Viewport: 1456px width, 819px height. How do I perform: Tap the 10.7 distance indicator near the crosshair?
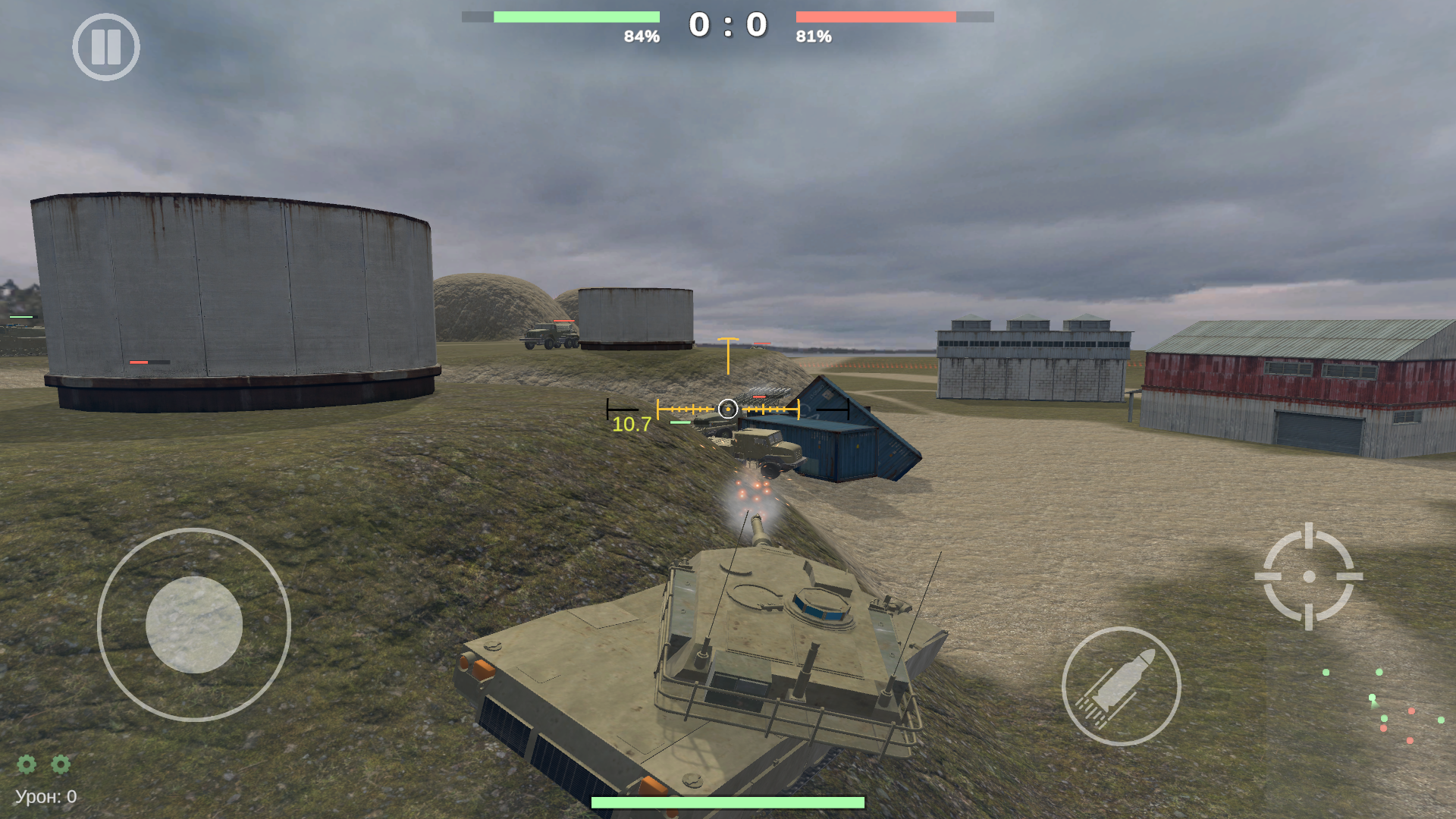pyautogui.click(x=631, y=425)
